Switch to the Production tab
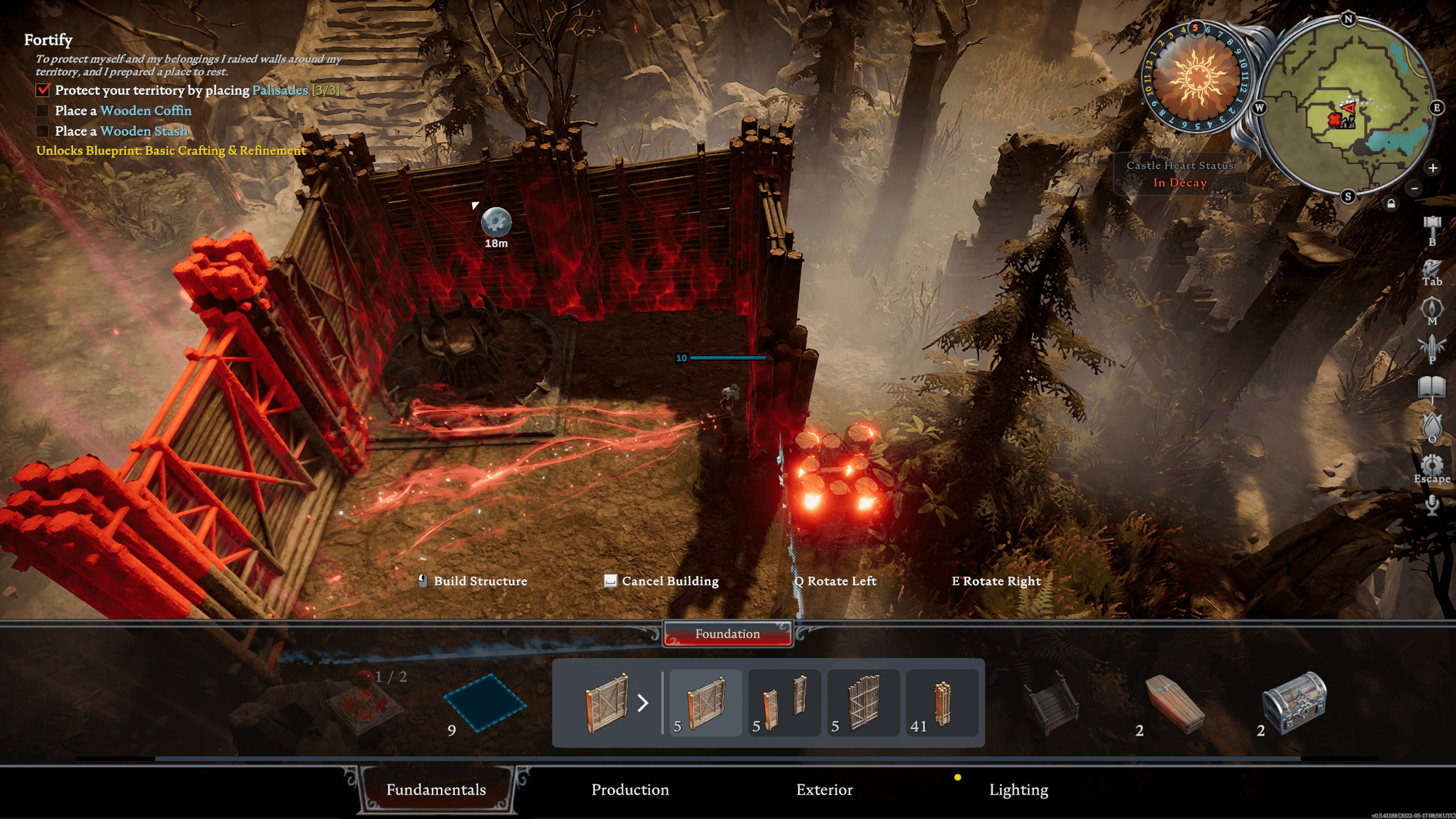 click(x=630, y=789)
